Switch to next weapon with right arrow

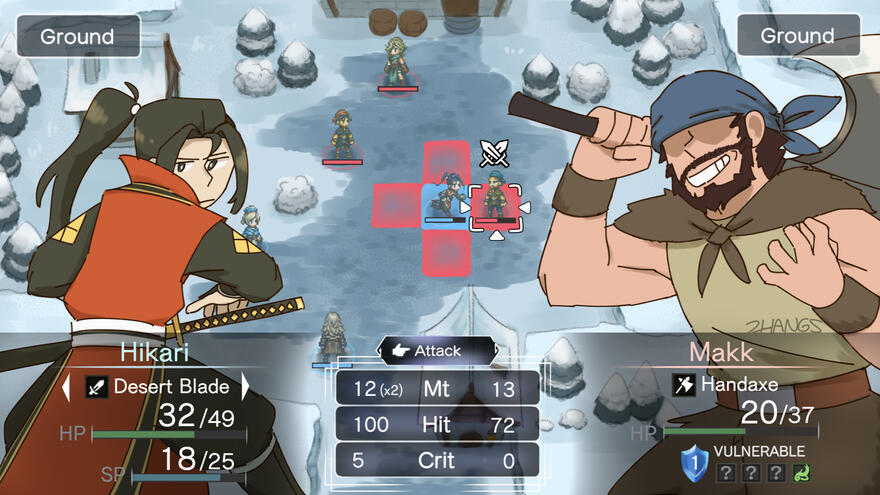(245, 386)
